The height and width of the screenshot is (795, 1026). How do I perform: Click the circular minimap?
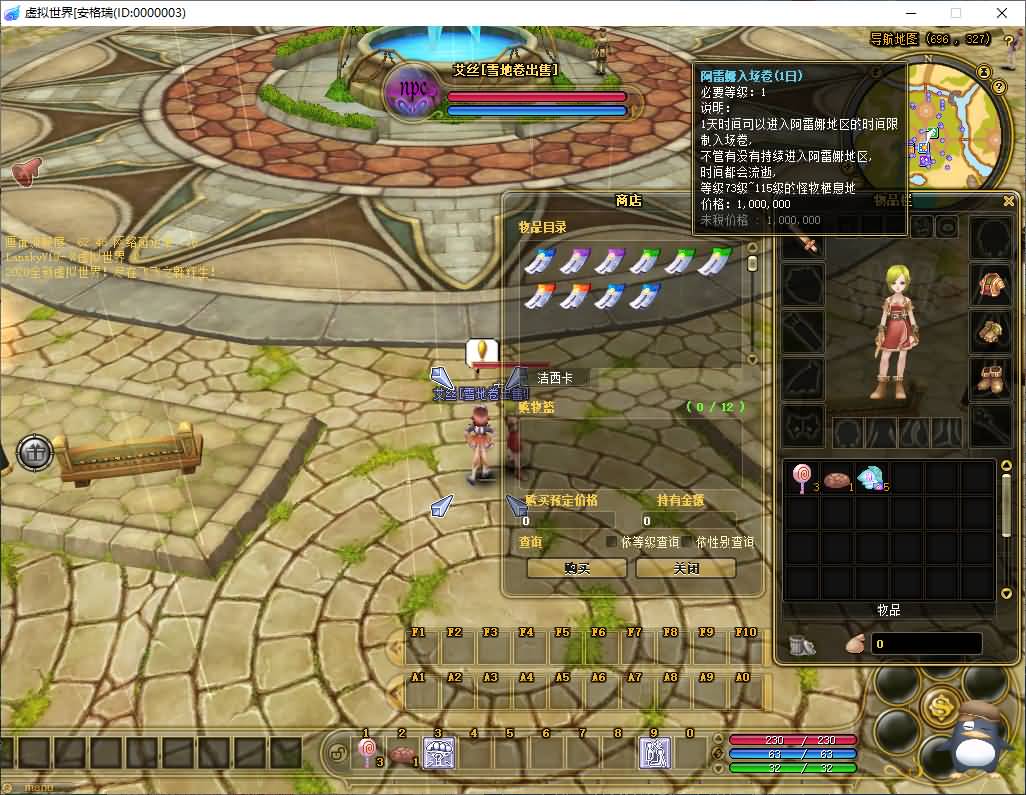(x=930, y=125)
